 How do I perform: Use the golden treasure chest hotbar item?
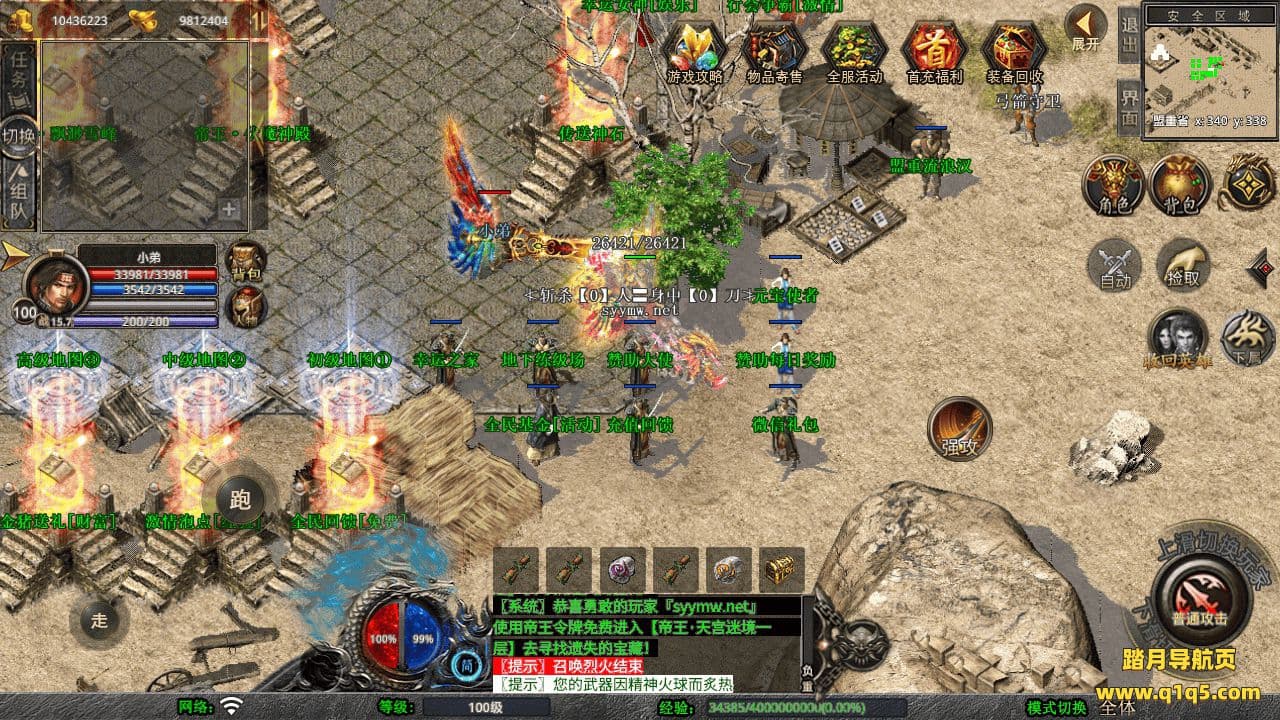(781, 569)
